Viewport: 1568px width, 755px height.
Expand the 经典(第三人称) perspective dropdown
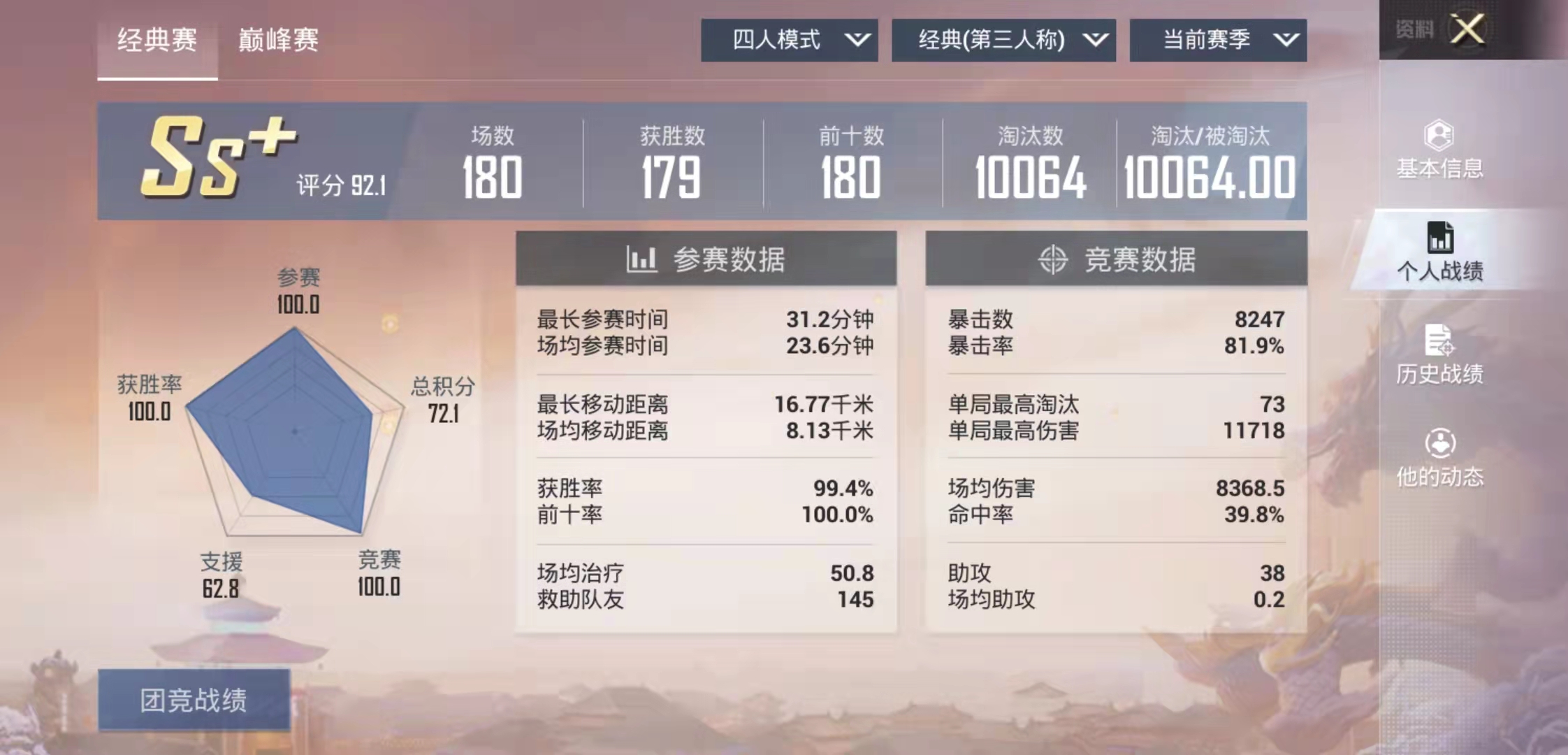(x=1004, y=41)
